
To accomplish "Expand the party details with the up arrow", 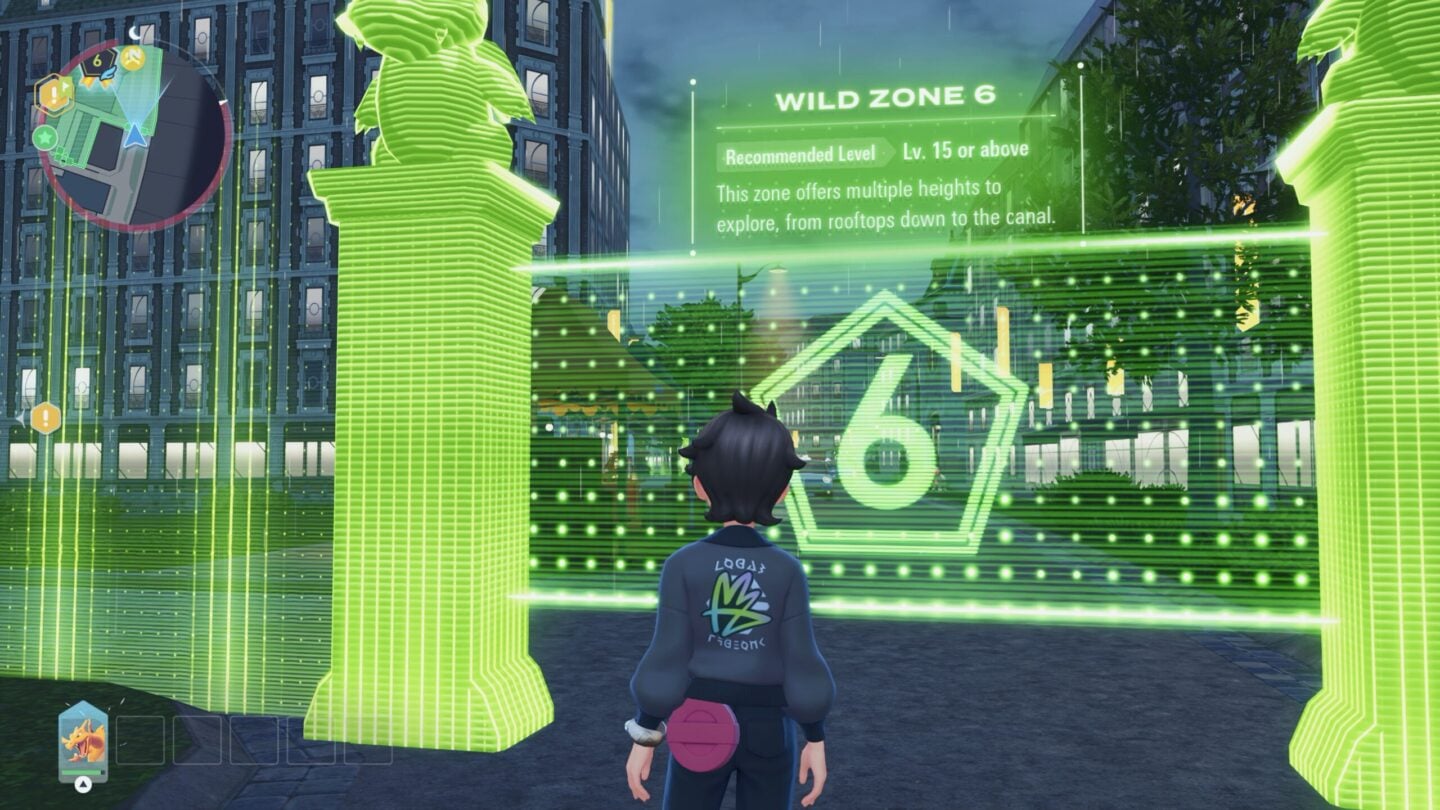I will click(x=83, y=784).
